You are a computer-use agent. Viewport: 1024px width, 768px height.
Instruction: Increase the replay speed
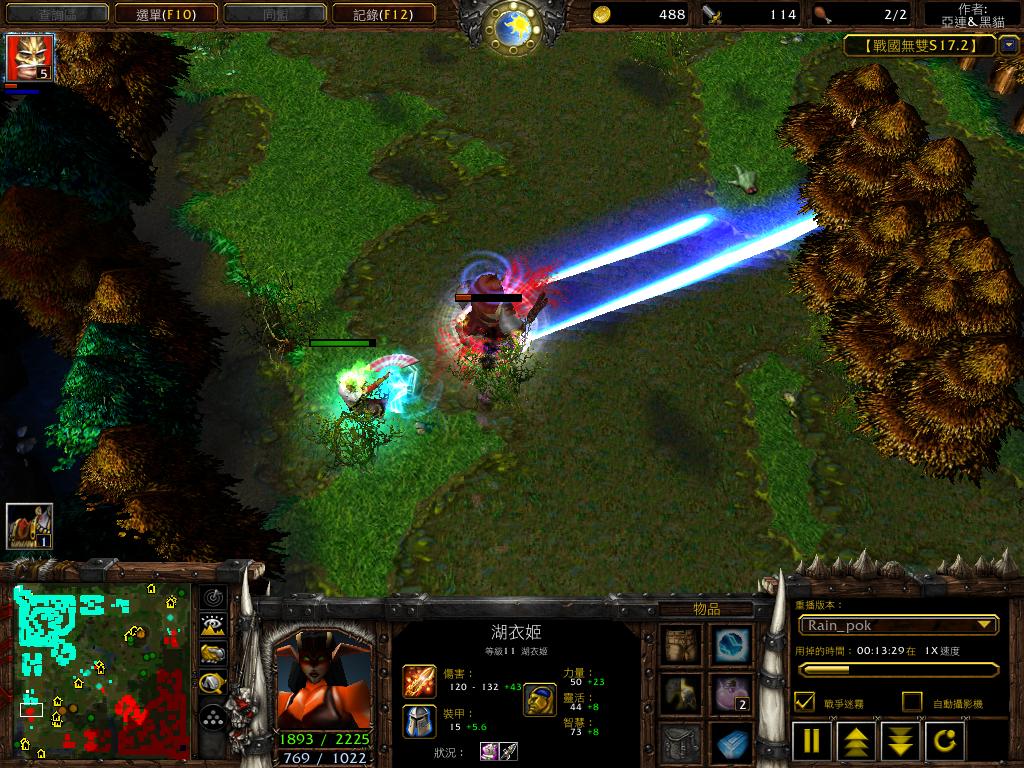pos(857,742)
